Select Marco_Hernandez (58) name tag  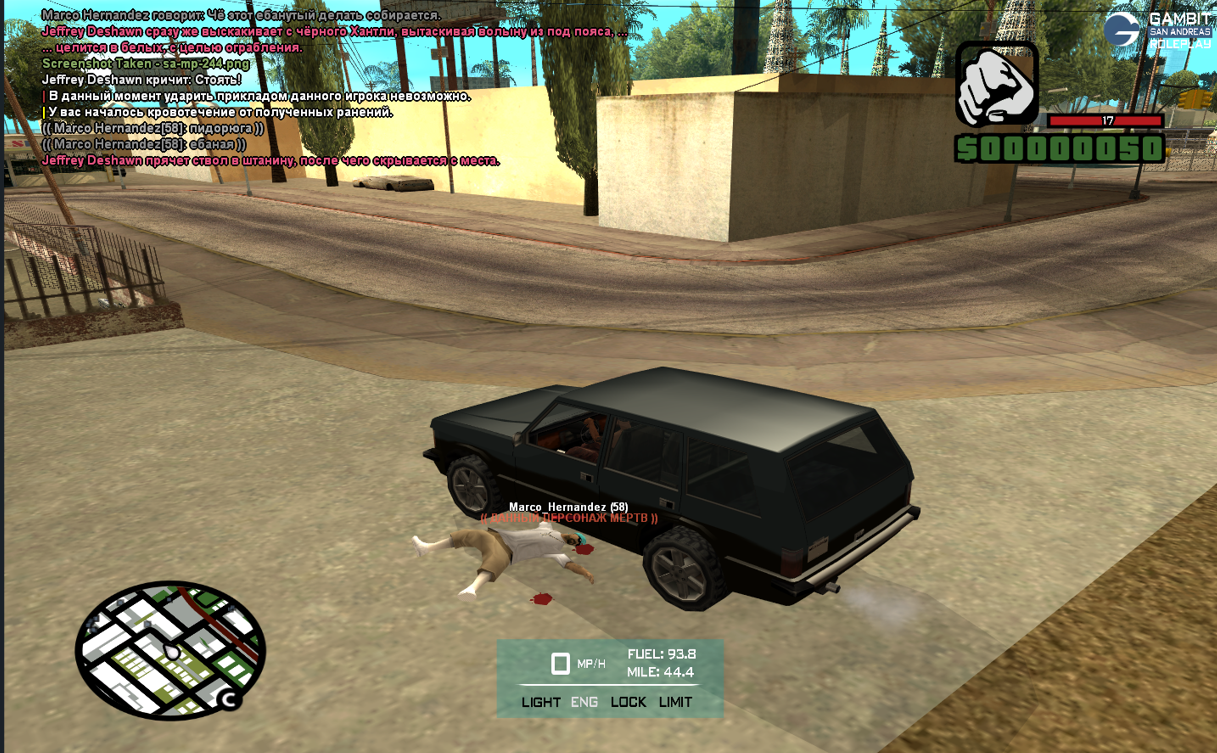point(568,507)
